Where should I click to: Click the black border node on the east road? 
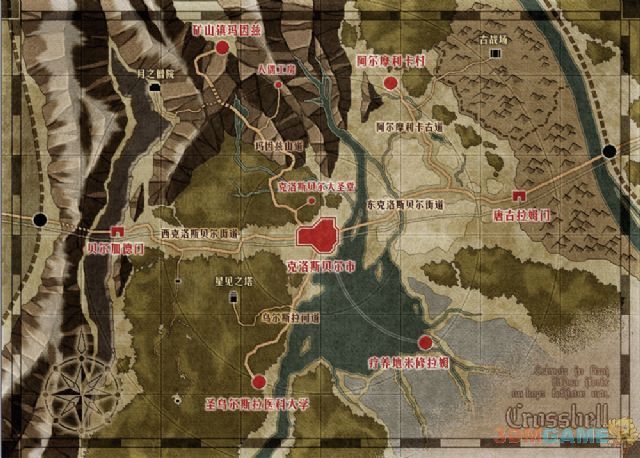(609, 152)
